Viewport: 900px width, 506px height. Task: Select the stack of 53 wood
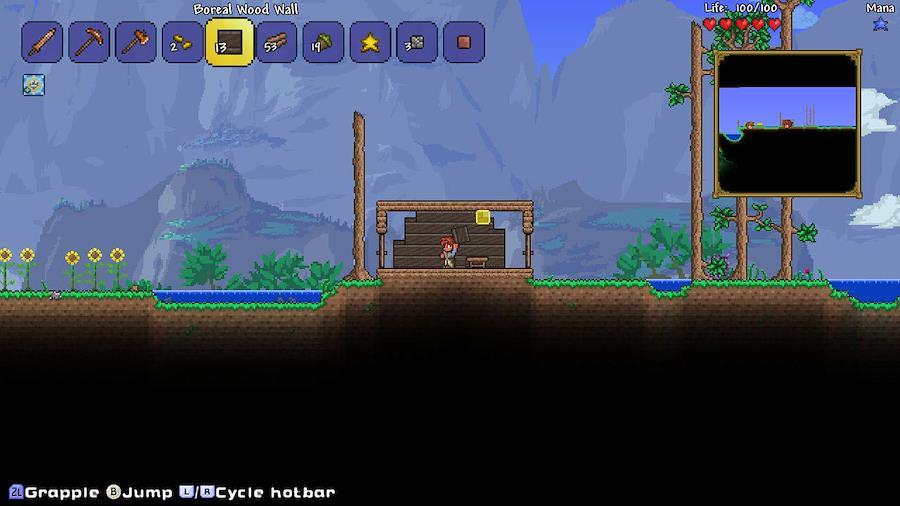click(x=276, y=43)
